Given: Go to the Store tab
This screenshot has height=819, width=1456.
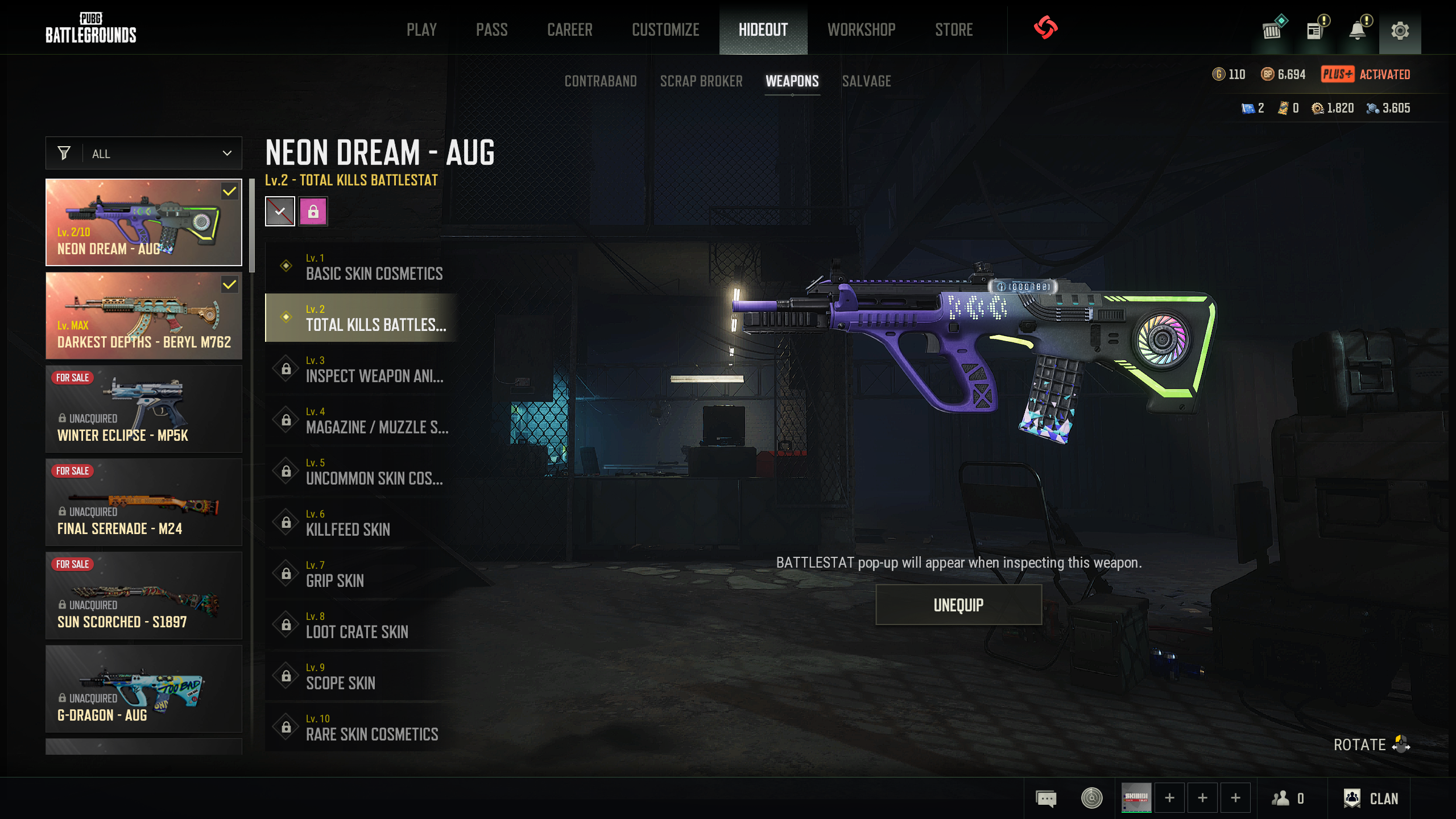Looking at the screenshot, I should (x=954, y=30).
